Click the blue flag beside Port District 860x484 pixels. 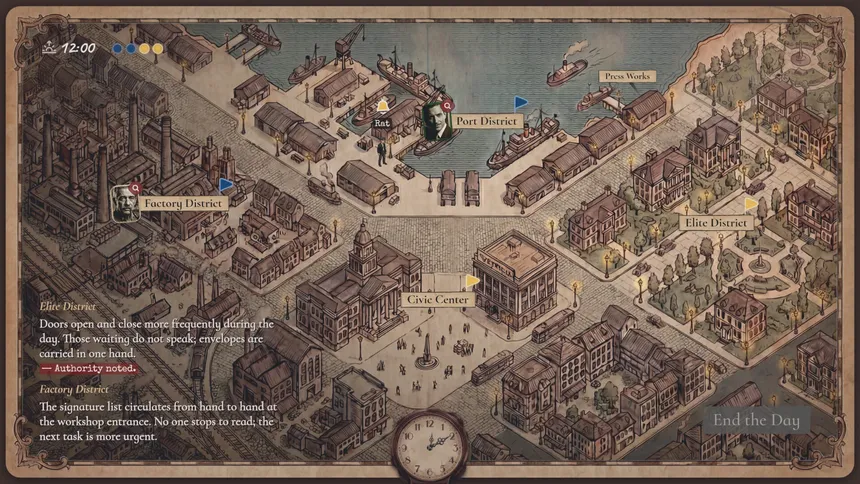coord(520,102)
